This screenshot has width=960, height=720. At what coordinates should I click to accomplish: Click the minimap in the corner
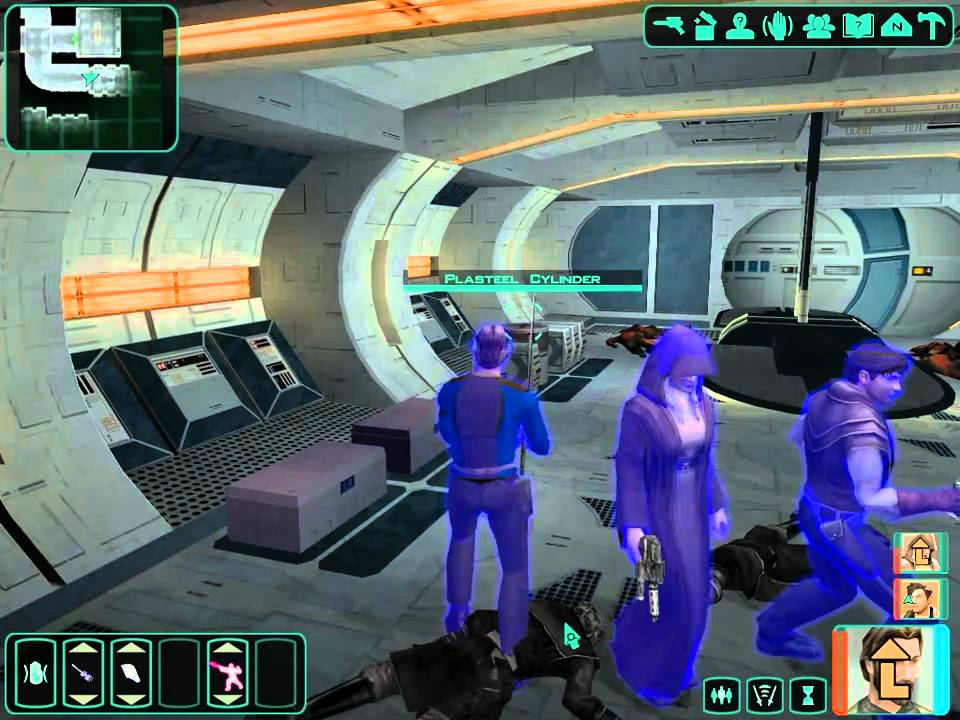[x=91, y=76]
